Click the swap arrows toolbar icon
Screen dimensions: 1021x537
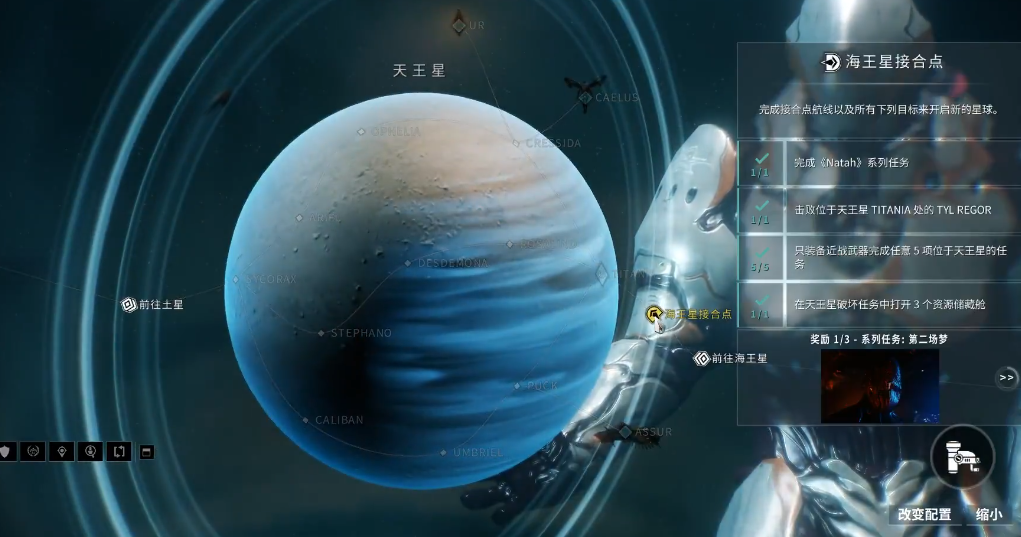(118, 451)
